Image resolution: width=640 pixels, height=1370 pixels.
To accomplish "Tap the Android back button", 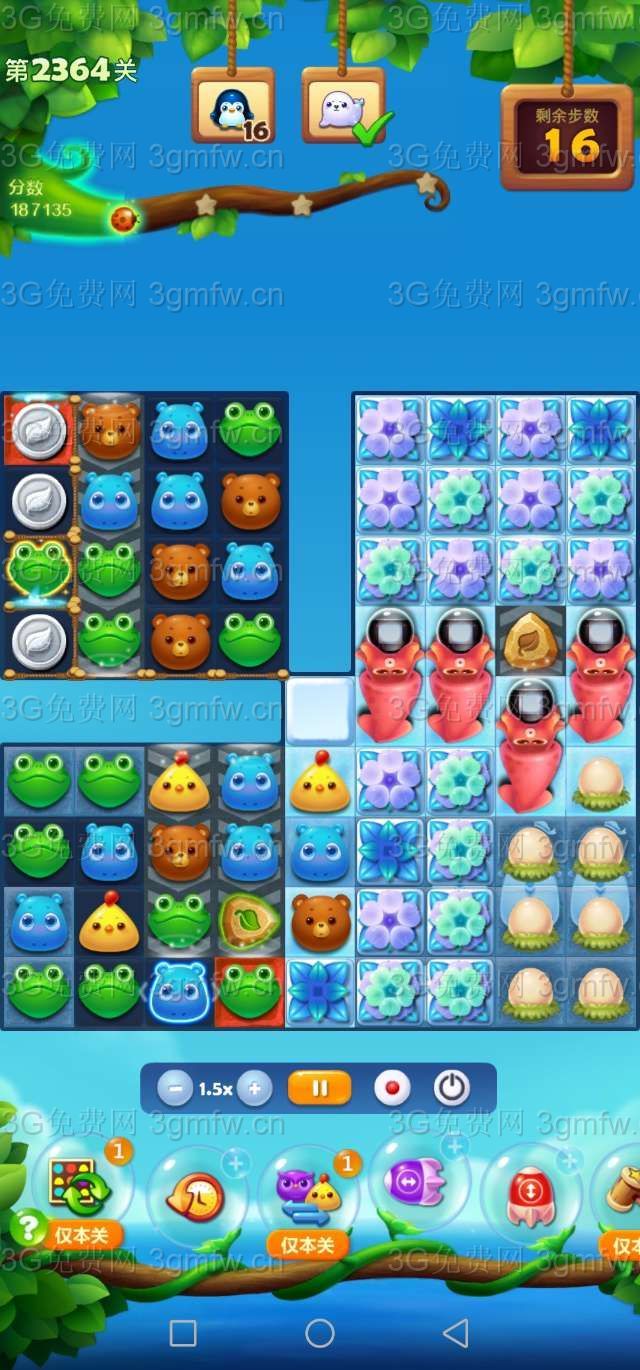I will (x=456, y=1333).
